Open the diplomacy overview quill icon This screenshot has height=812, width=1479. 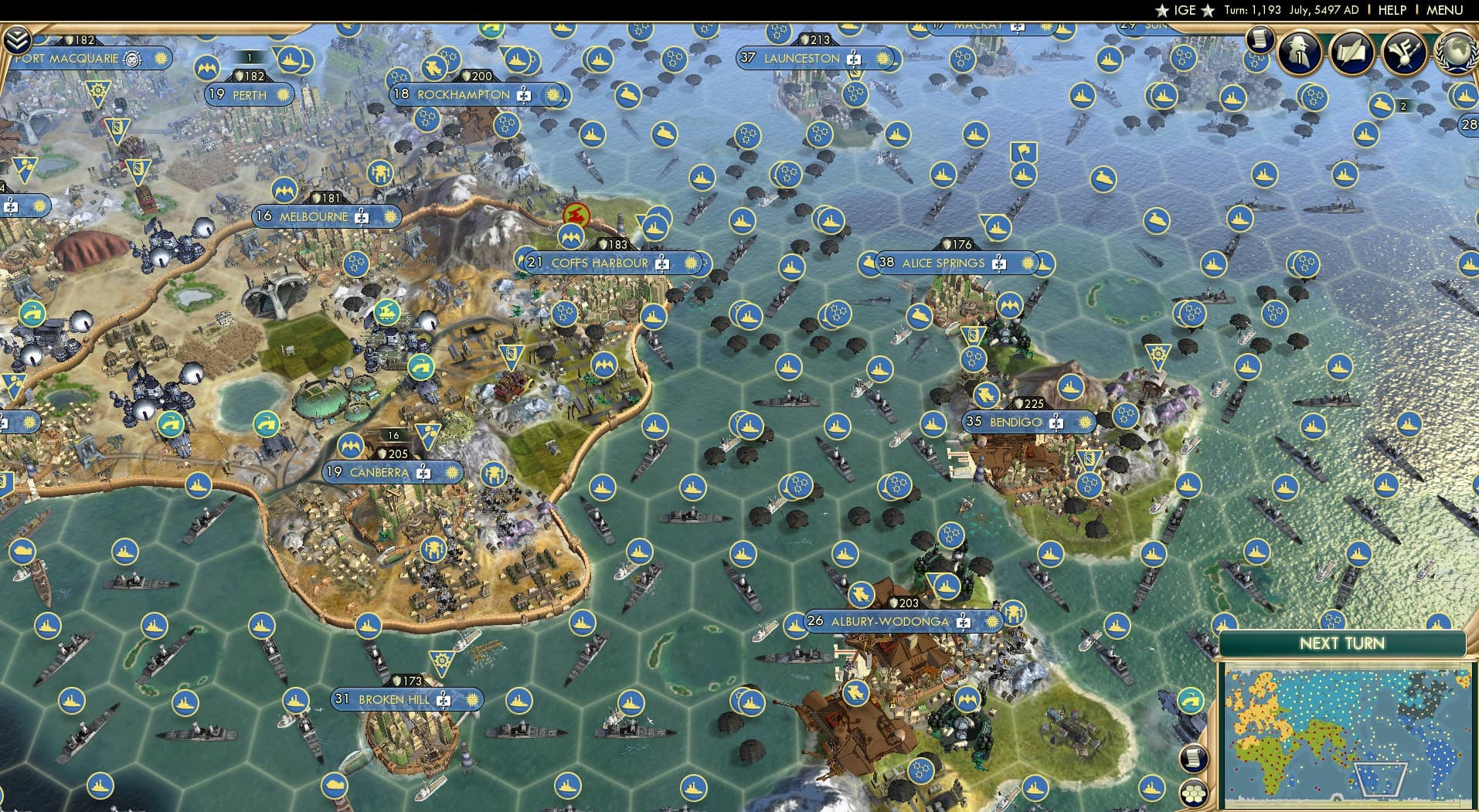tap(1352, 53)
